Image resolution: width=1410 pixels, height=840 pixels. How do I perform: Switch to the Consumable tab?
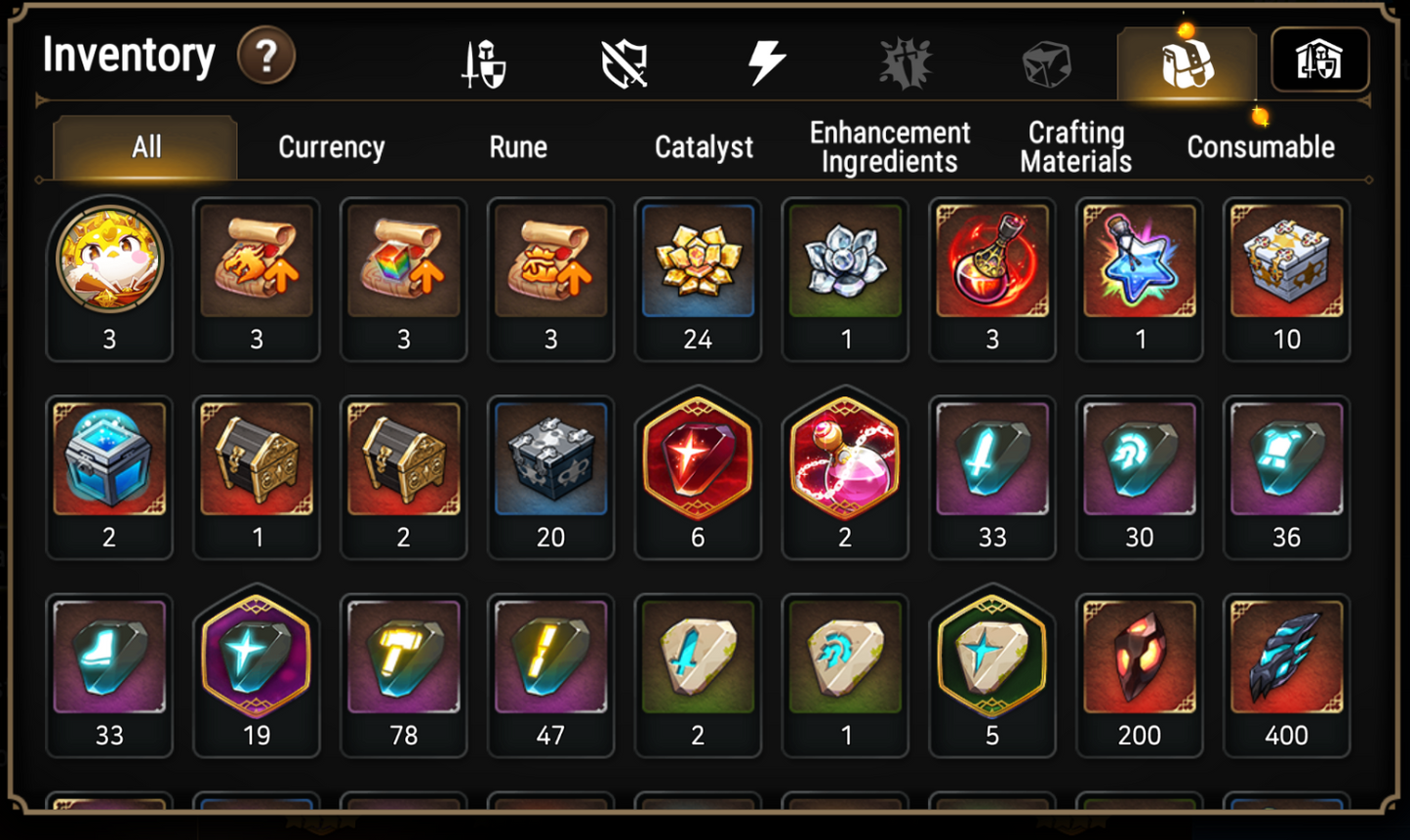[1260, 147]
